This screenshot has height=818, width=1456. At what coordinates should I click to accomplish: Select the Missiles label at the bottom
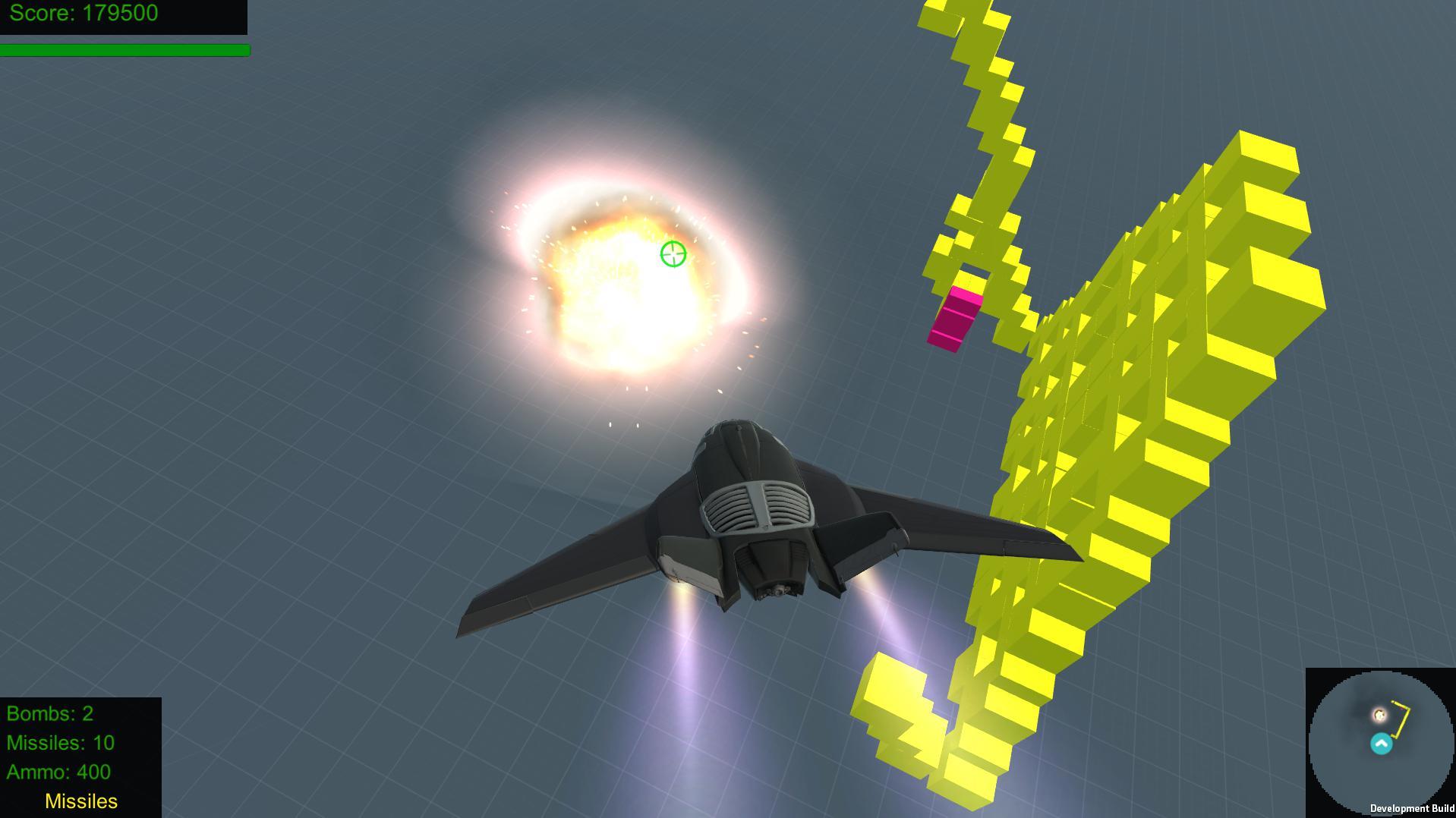pyautogui.click(x=80, y=801)
